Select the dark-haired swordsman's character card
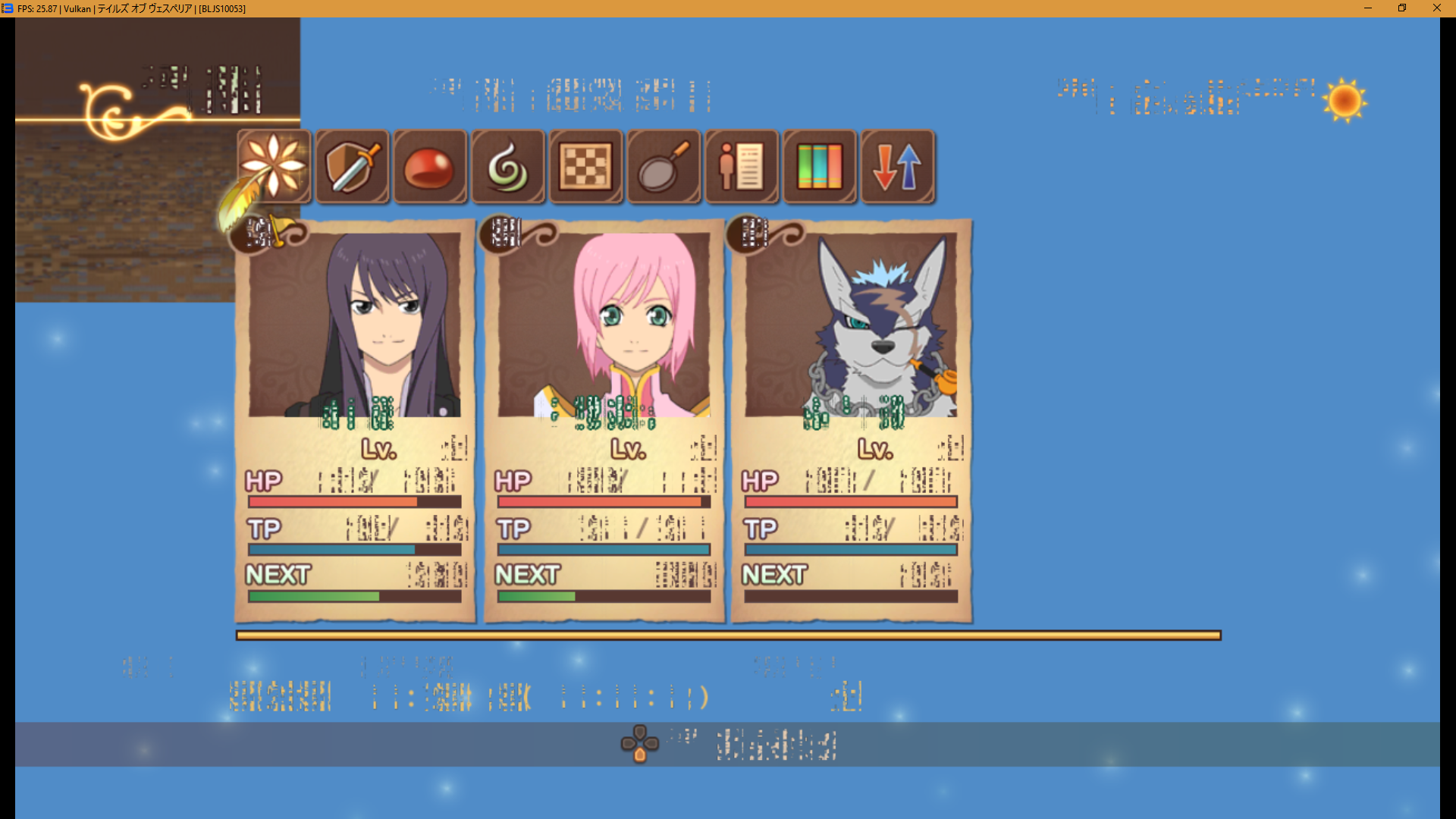This screenshot has width=1456, height=819. (x=355, y=421)
